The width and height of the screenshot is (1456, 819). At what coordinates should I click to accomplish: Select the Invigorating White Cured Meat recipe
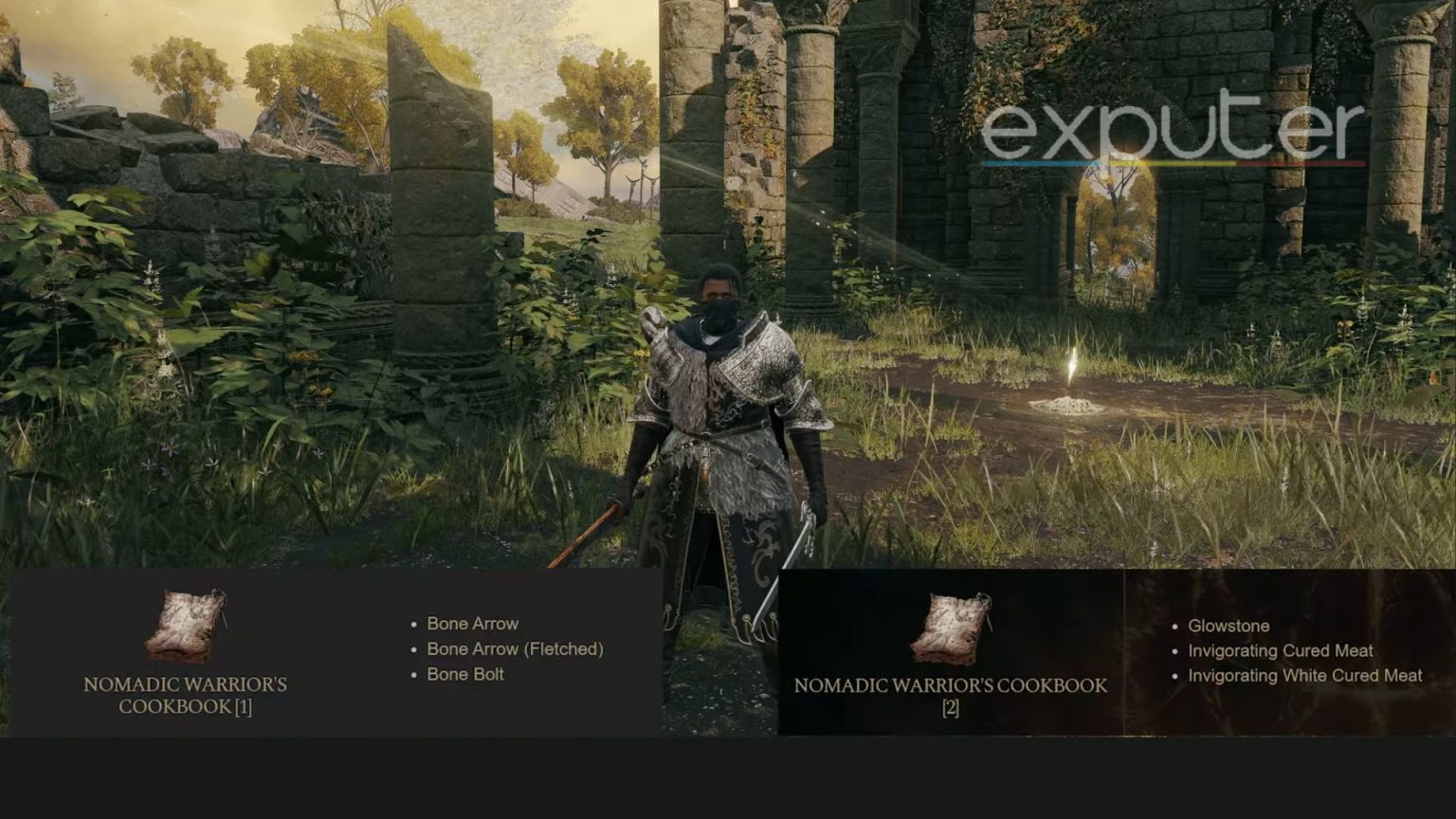[1305, 677]
